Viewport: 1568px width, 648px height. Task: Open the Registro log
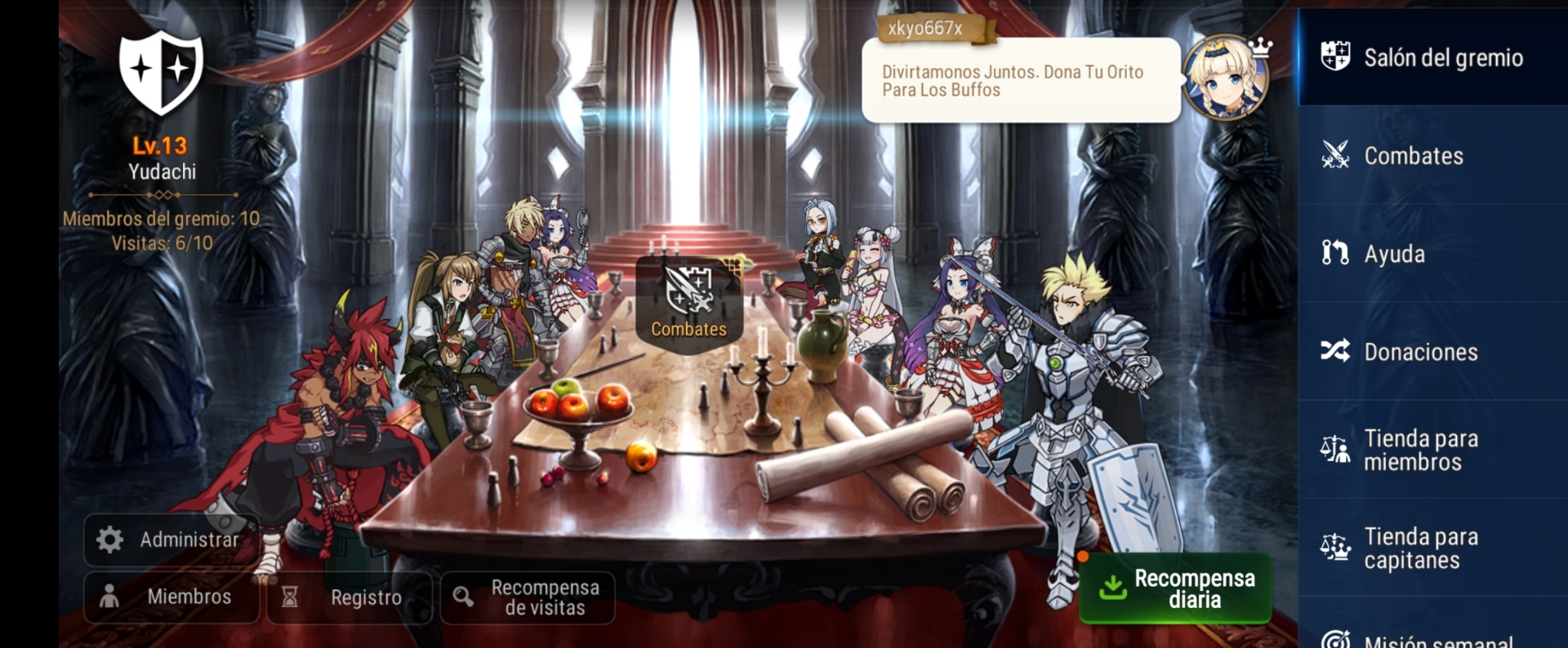pos(350,597)
